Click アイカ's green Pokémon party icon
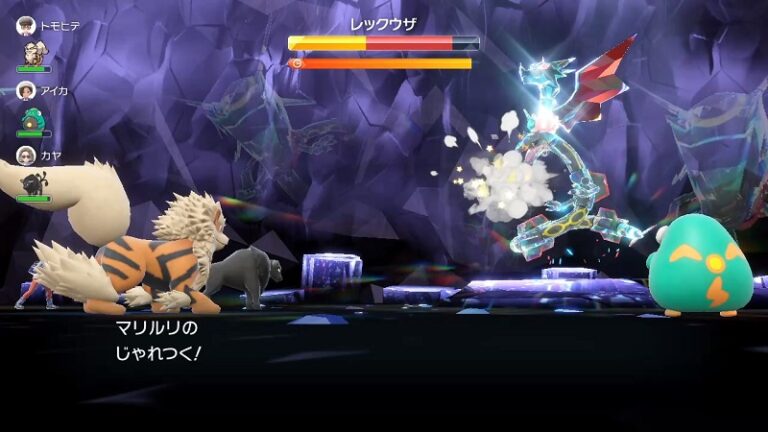 33,118
